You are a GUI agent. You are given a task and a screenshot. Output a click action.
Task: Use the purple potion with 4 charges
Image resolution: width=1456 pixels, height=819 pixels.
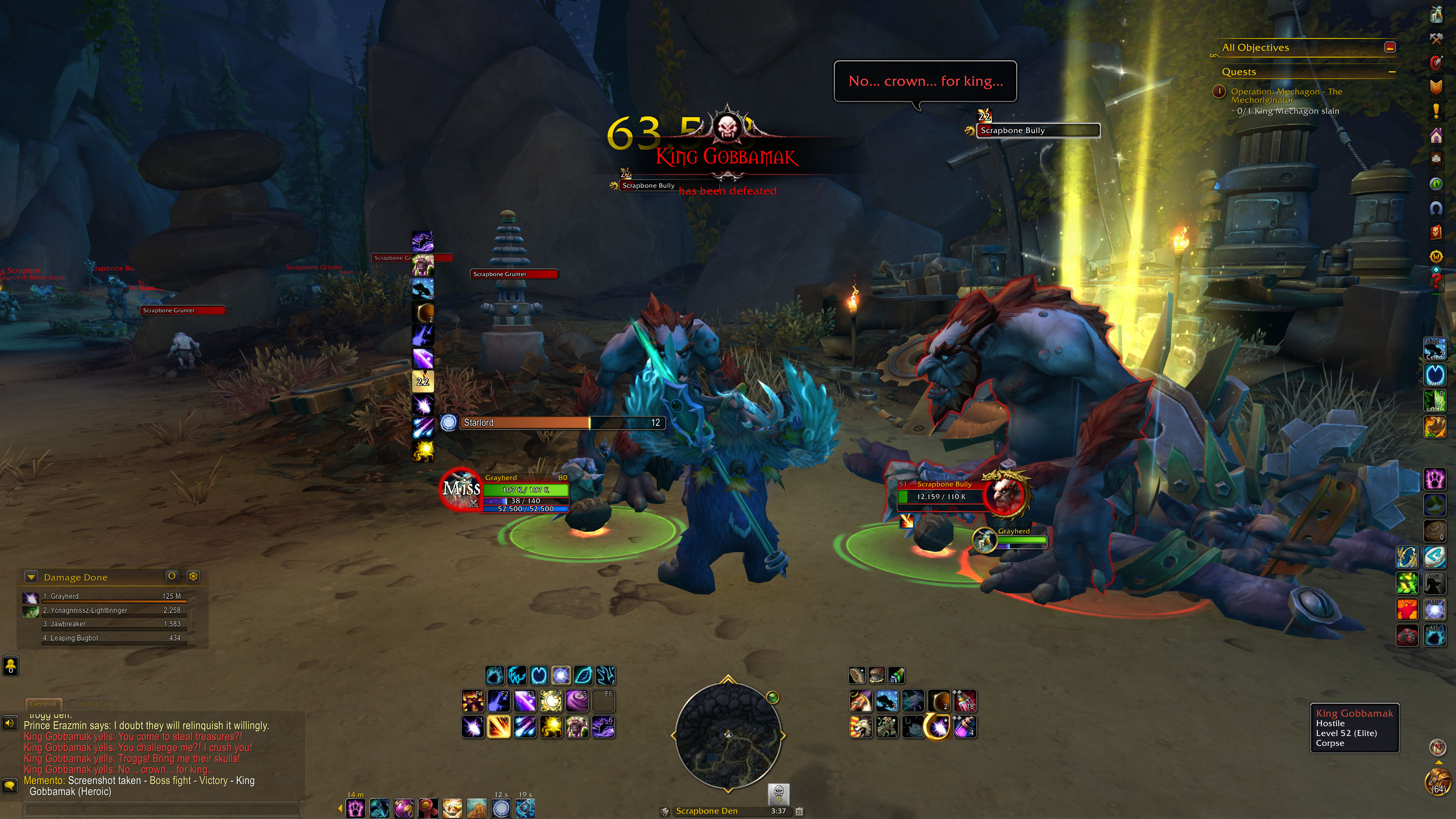[x=965, y=727]
